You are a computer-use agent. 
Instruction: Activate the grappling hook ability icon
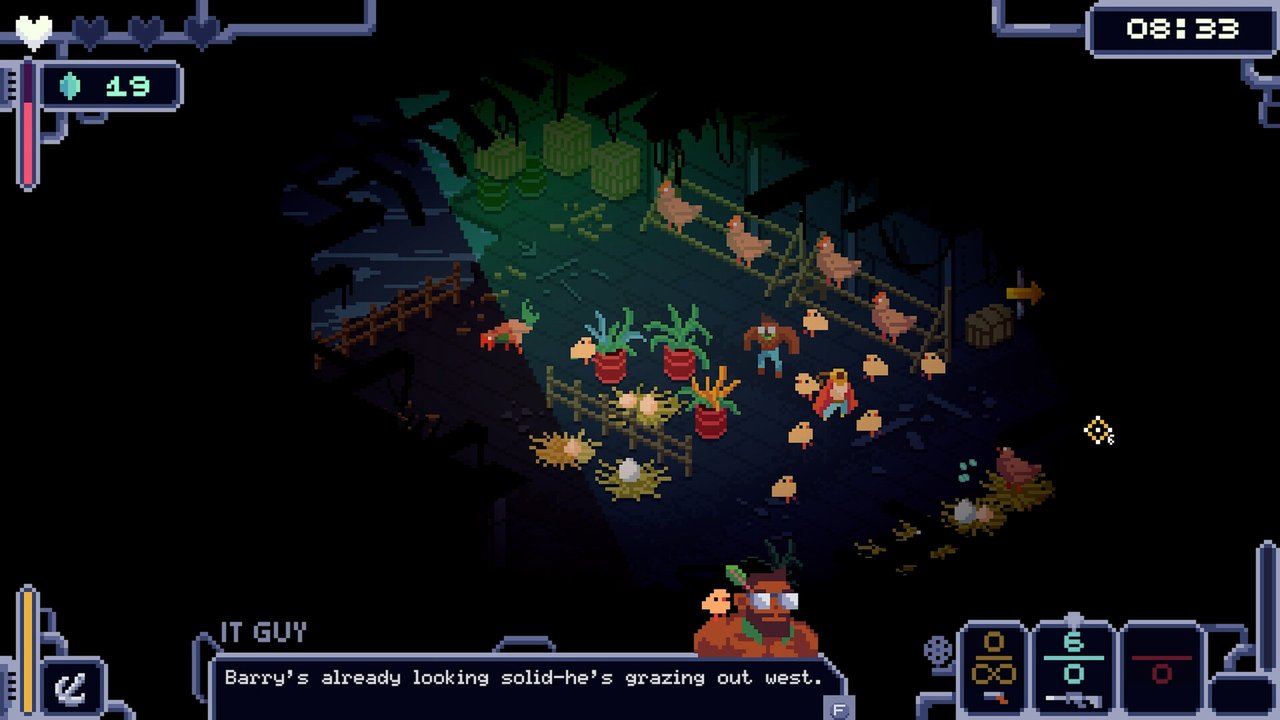[x=72, y=687]
